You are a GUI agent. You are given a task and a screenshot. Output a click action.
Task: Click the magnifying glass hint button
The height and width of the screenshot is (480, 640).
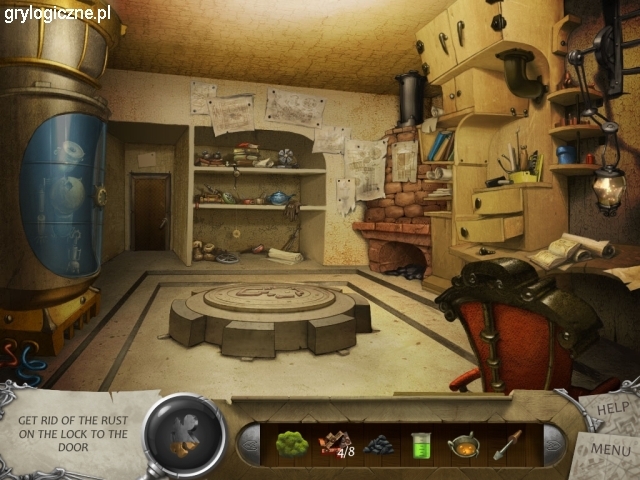click(x=184, y=436)
